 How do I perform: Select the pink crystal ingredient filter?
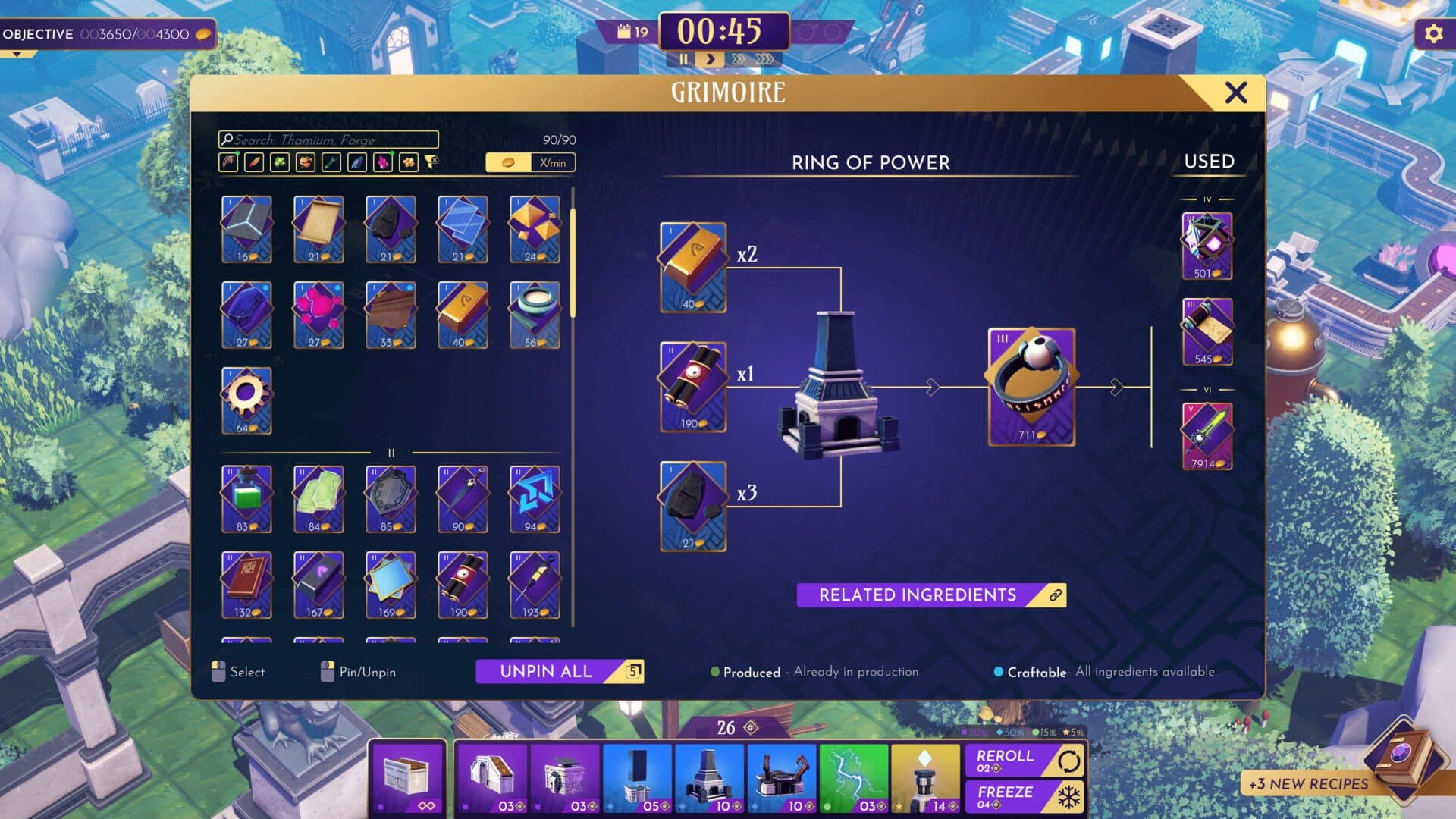pyautogui.click(x=383, y=162)
